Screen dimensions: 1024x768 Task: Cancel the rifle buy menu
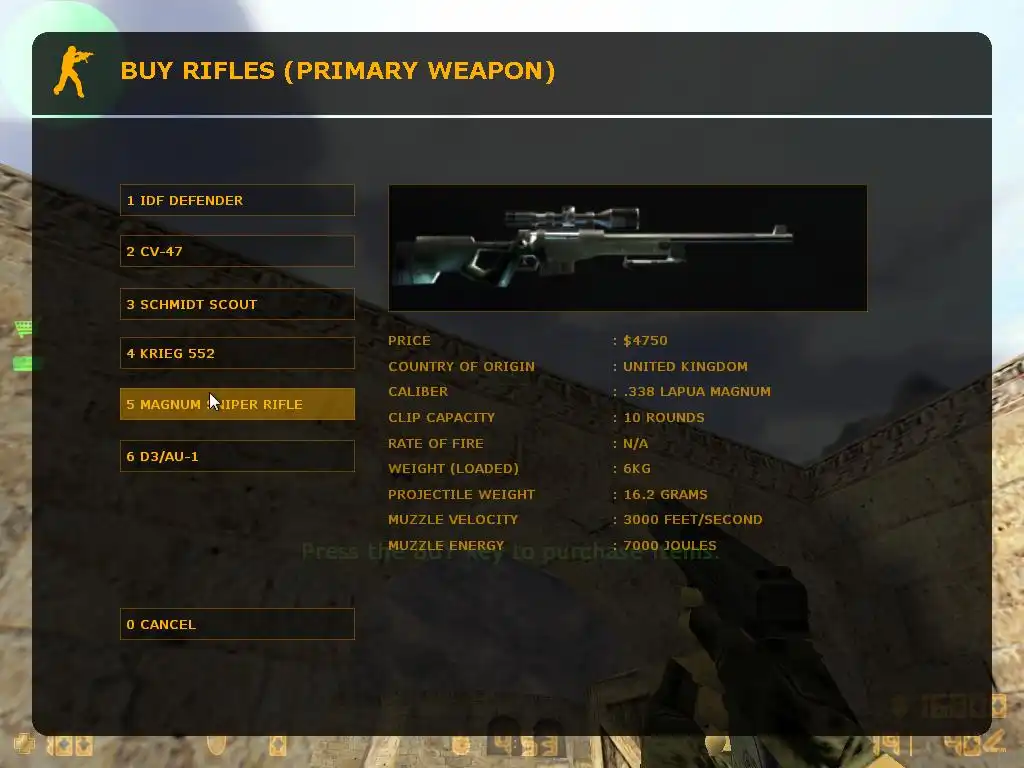click(237, 624)
